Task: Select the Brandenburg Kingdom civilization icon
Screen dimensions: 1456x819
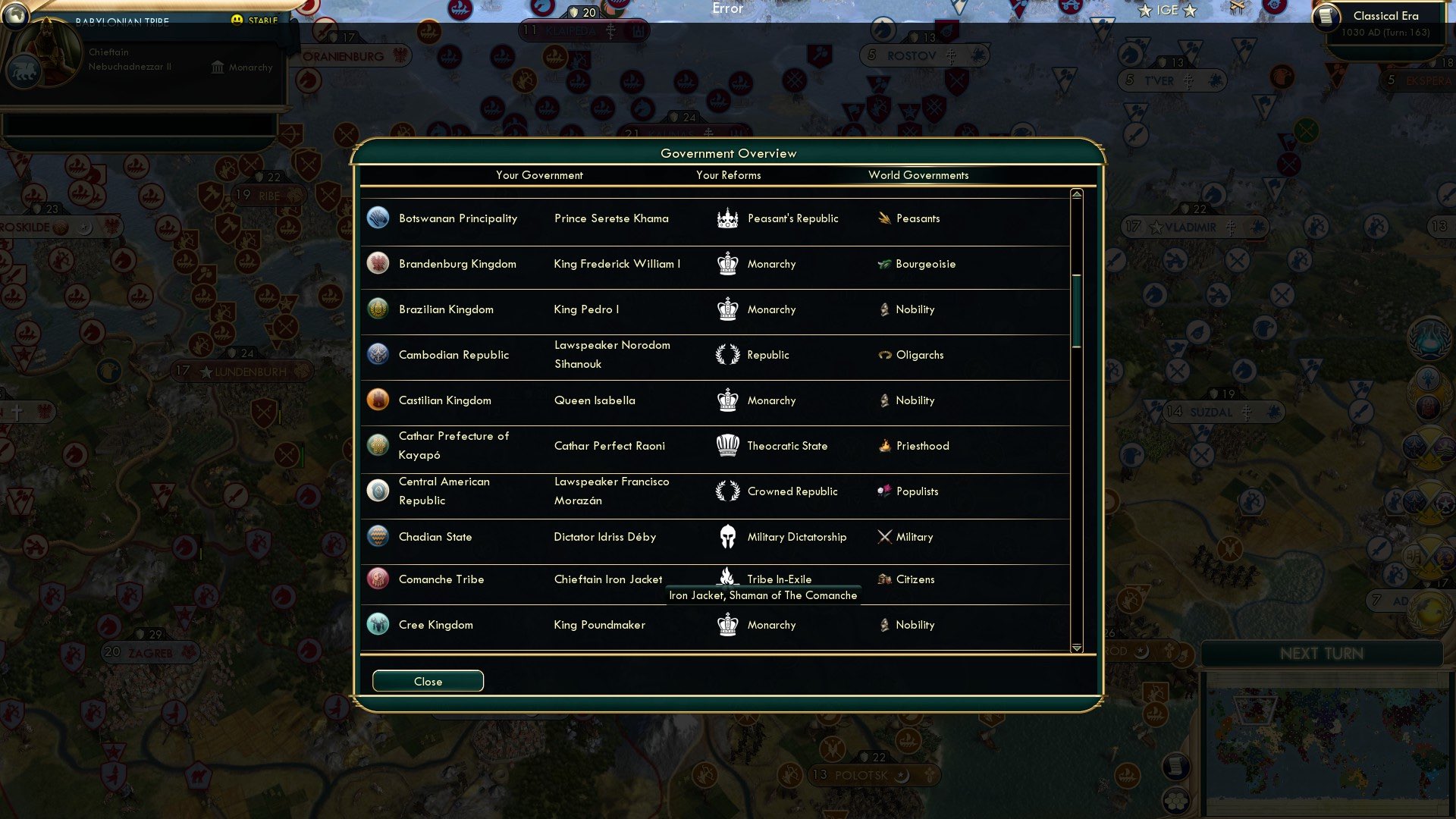Action: [378, 263]
